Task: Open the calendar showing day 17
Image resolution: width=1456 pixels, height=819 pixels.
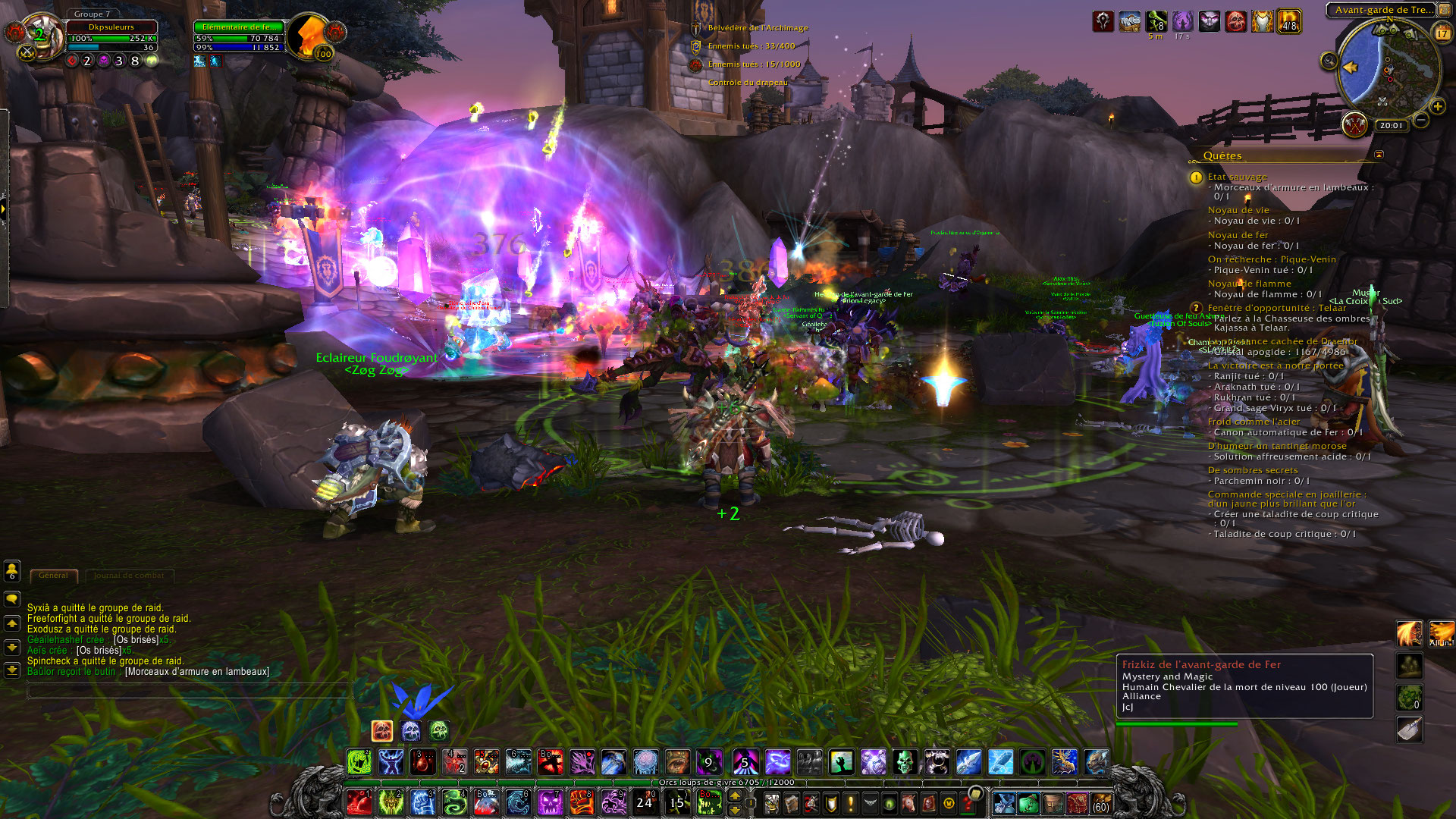Action: (1442, 33)
